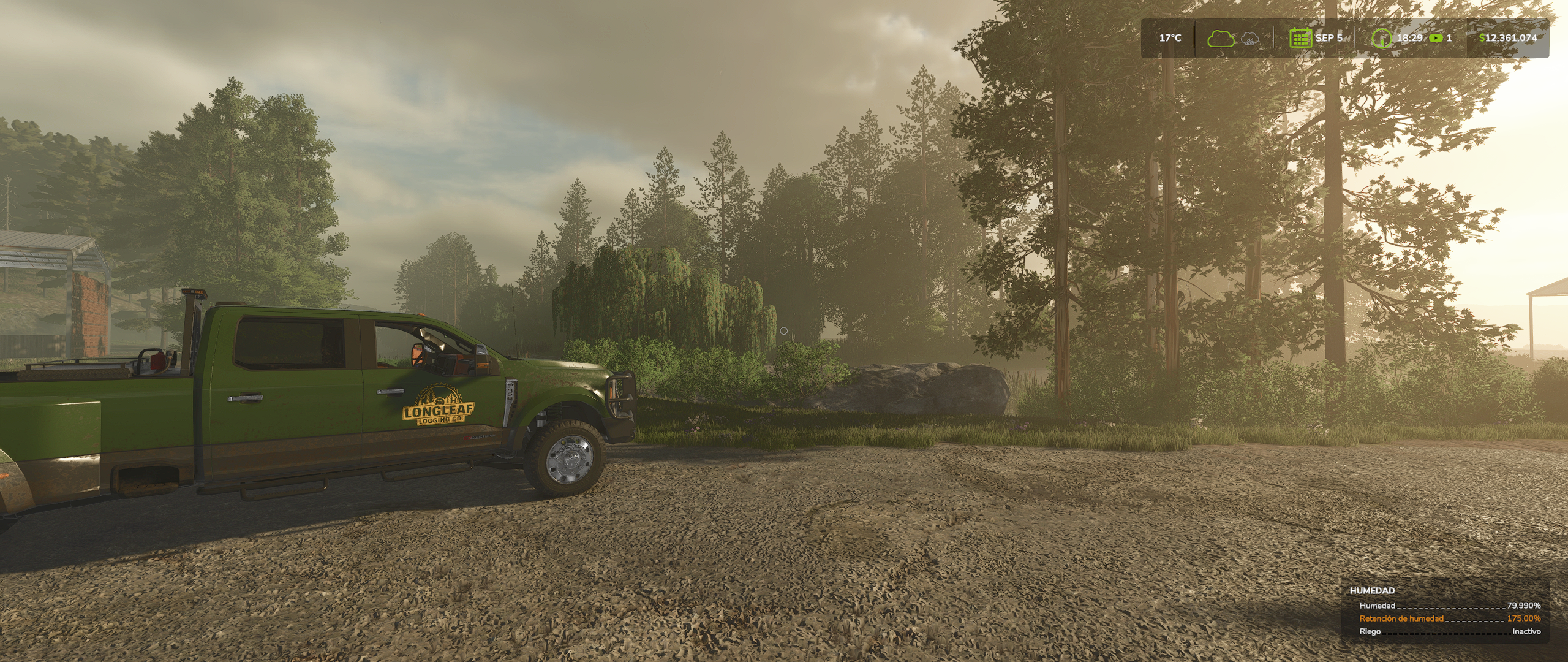Click the green current-weather cloud icon
The image size is (1568, 662).
click(x=1221, y=39)
